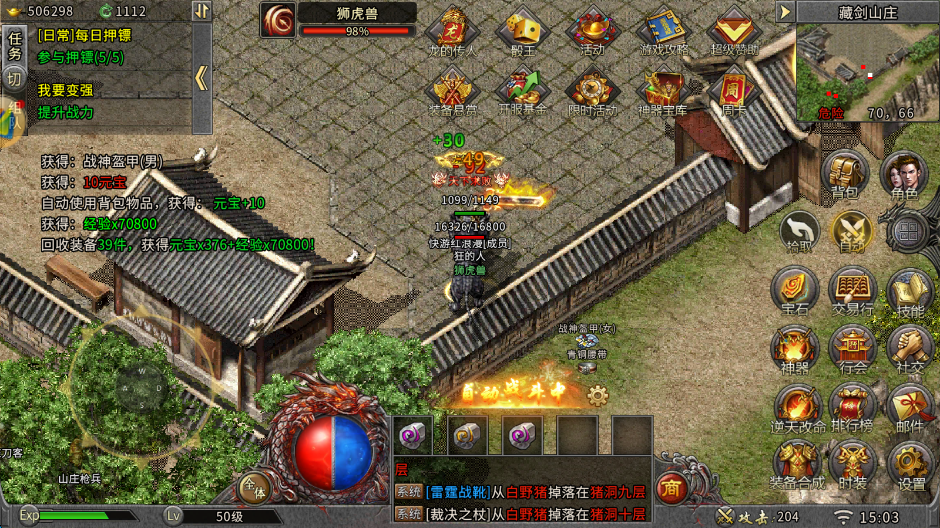The height and width of the screenshot is (528, 940).
Task: Open the 设置 settings gear
Action: click(x=909, y=464)
